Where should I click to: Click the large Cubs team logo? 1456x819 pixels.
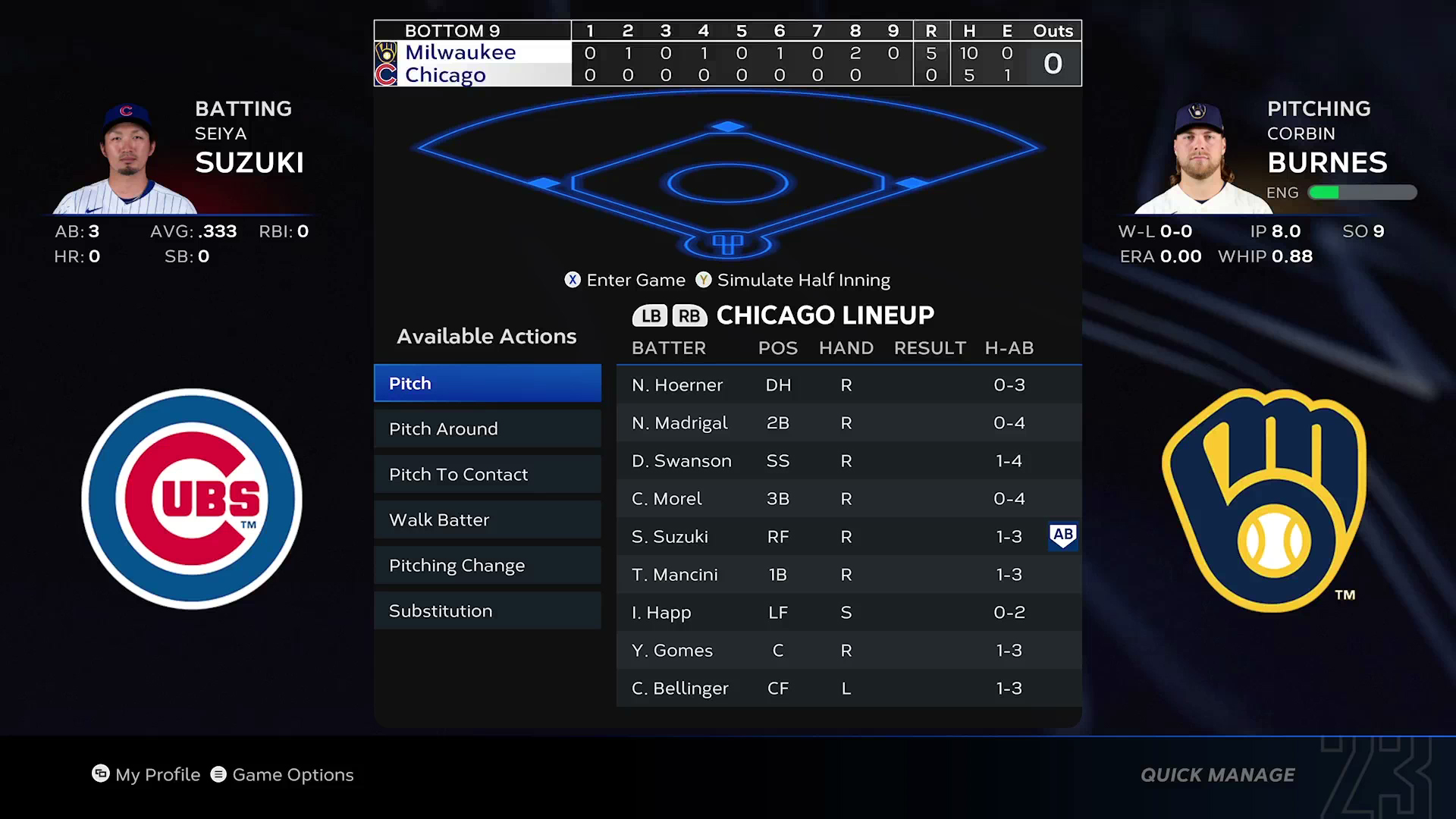192,498
